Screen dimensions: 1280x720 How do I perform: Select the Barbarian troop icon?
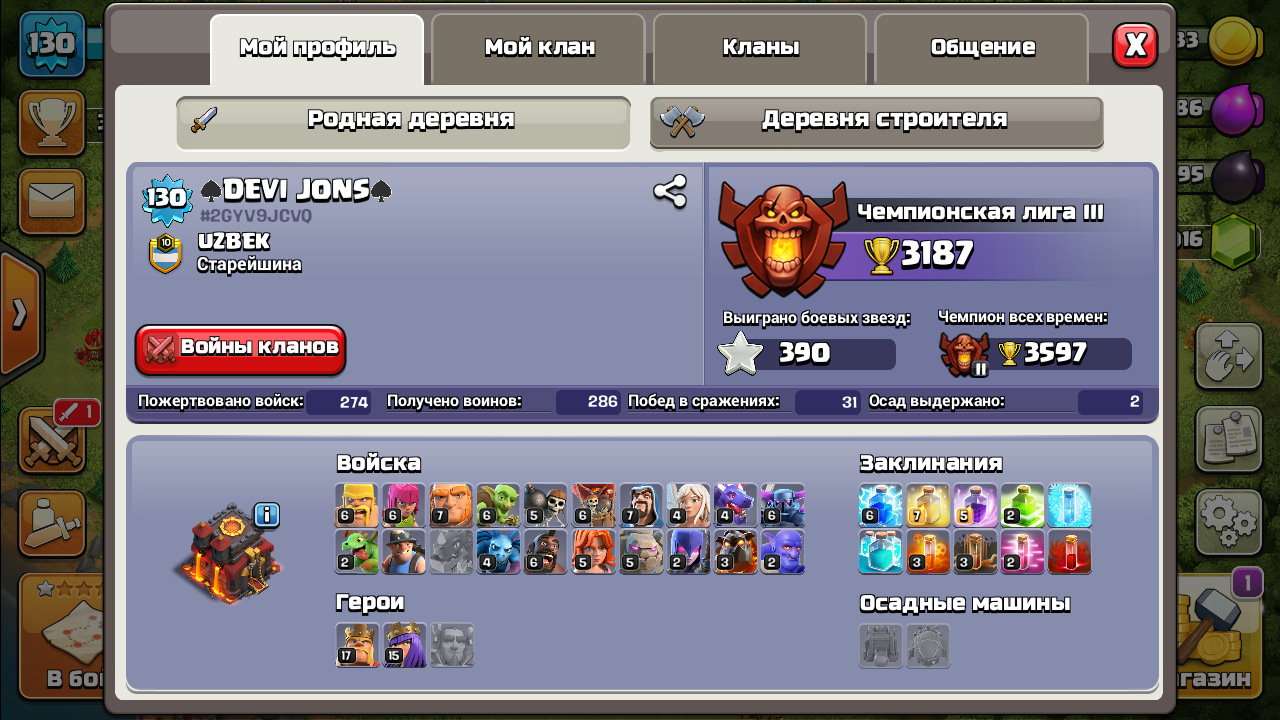[357, 505]
